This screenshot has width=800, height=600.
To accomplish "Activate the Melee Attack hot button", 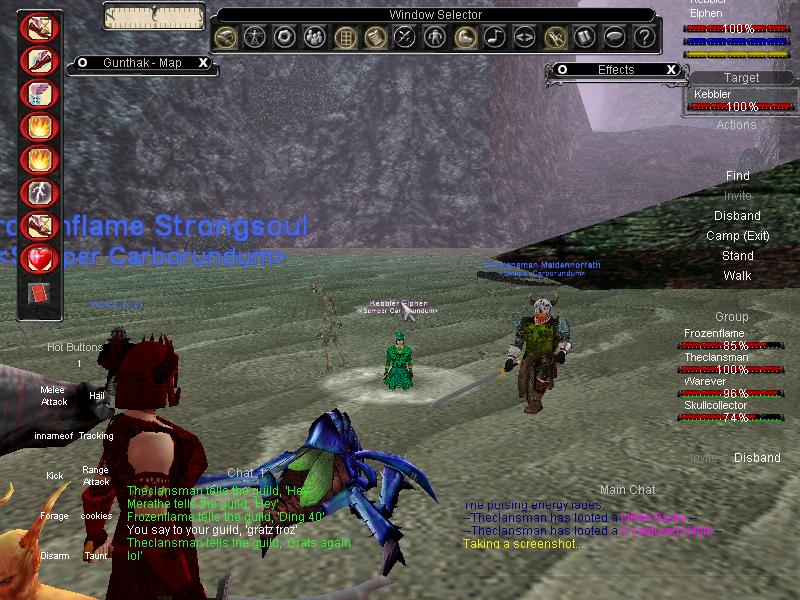I will click(54, 396).
